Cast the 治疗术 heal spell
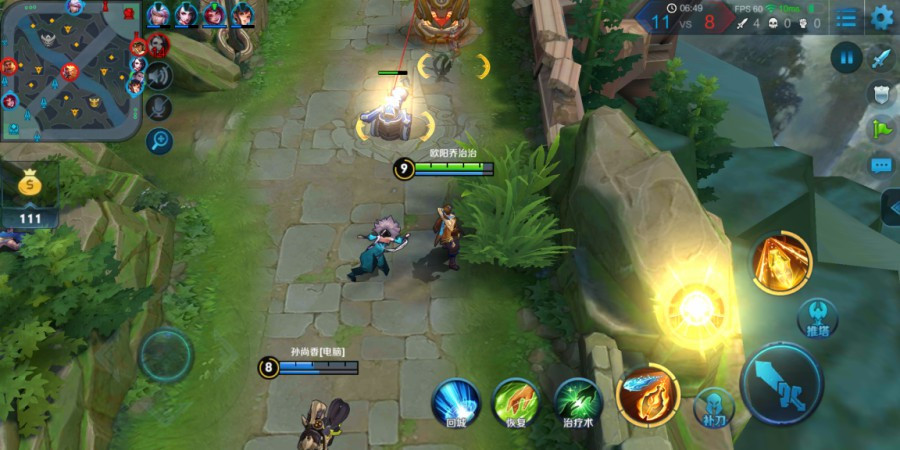 coord(578,401)
